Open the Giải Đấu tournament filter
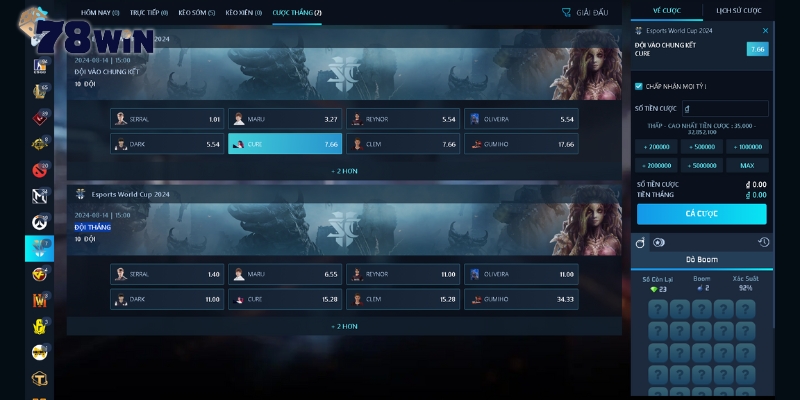The image size is (800, 400). [x=585, y=13]
